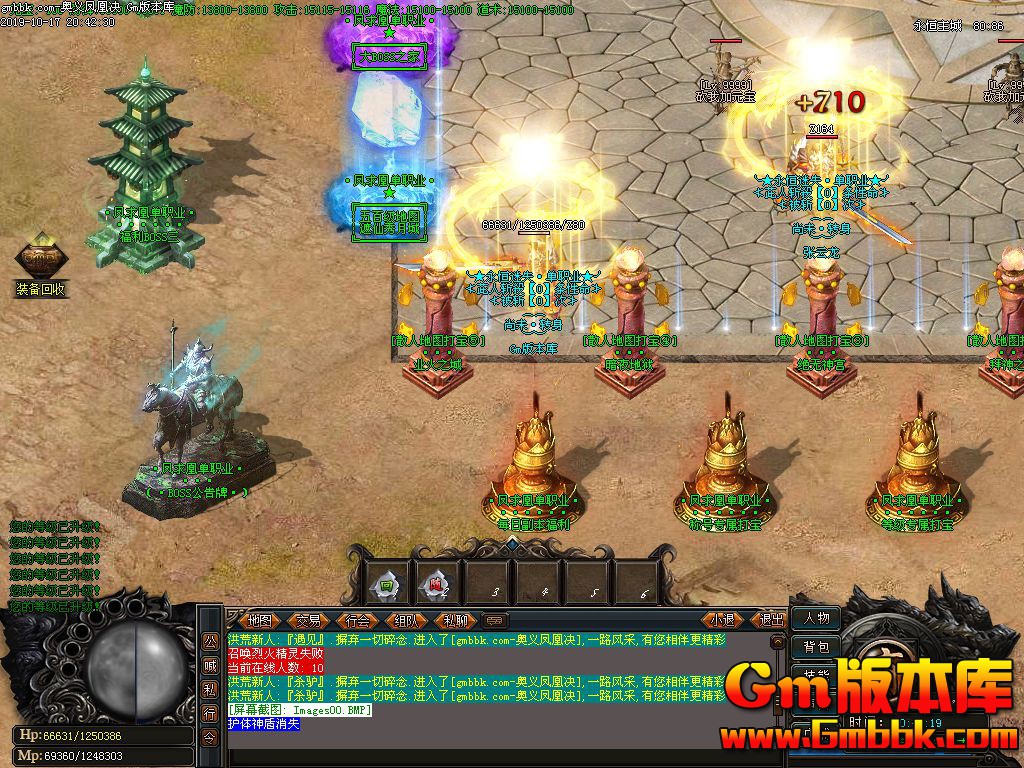Image resolution: width=1024 pixels, height=768 pixels.
Task: Open the 人物 character panel
Action: pos(815,618)
